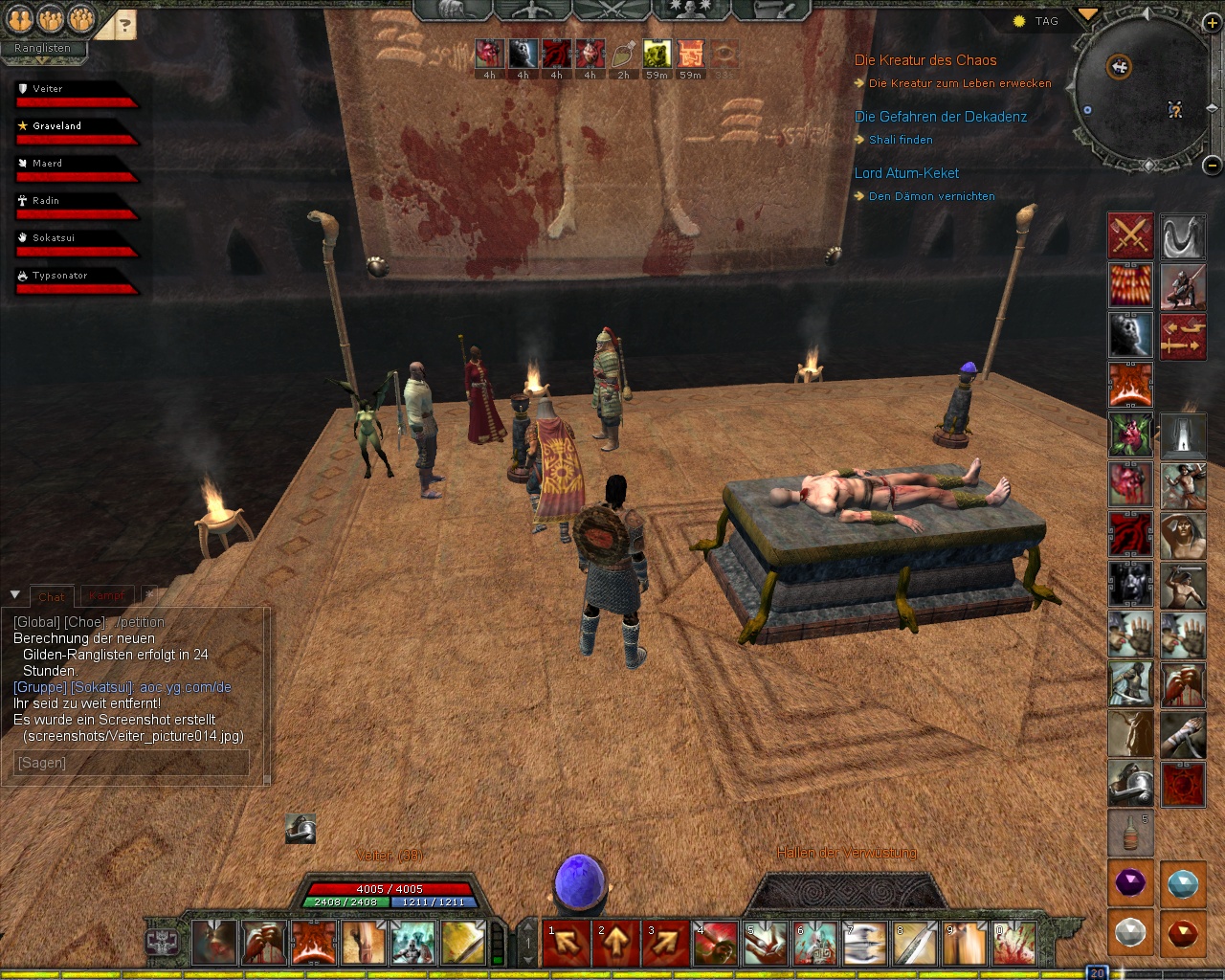Click the question mark help button

(123, 26)
